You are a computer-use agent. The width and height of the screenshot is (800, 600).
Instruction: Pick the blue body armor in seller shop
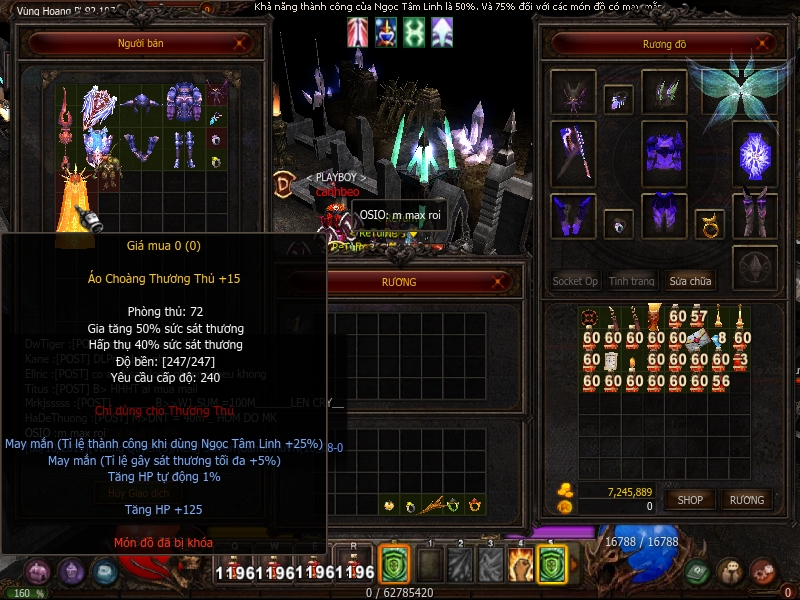[x=184, y=102]
